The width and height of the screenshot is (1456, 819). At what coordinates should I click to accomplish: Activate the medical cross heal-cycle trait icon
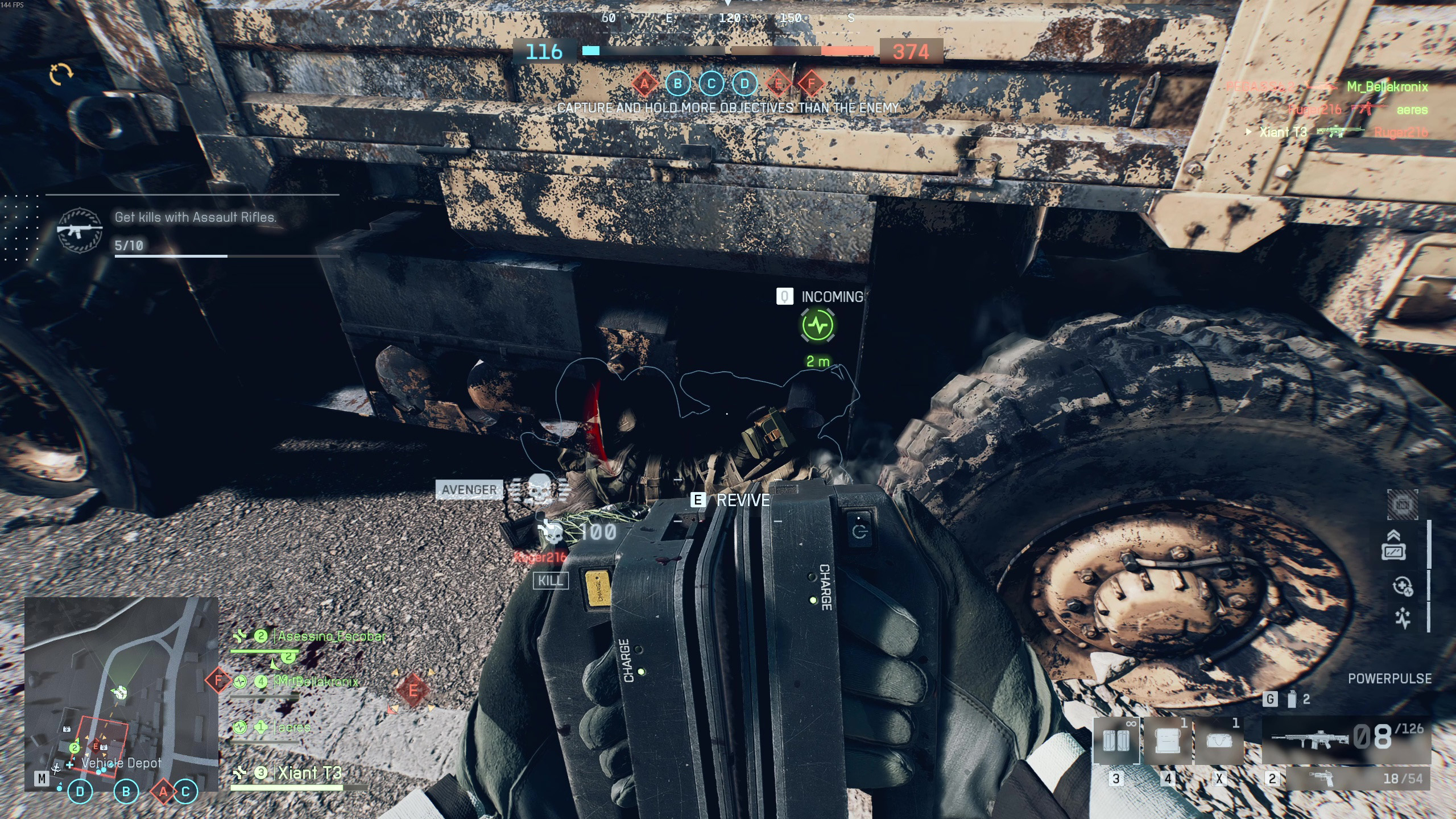point(1403,586)
